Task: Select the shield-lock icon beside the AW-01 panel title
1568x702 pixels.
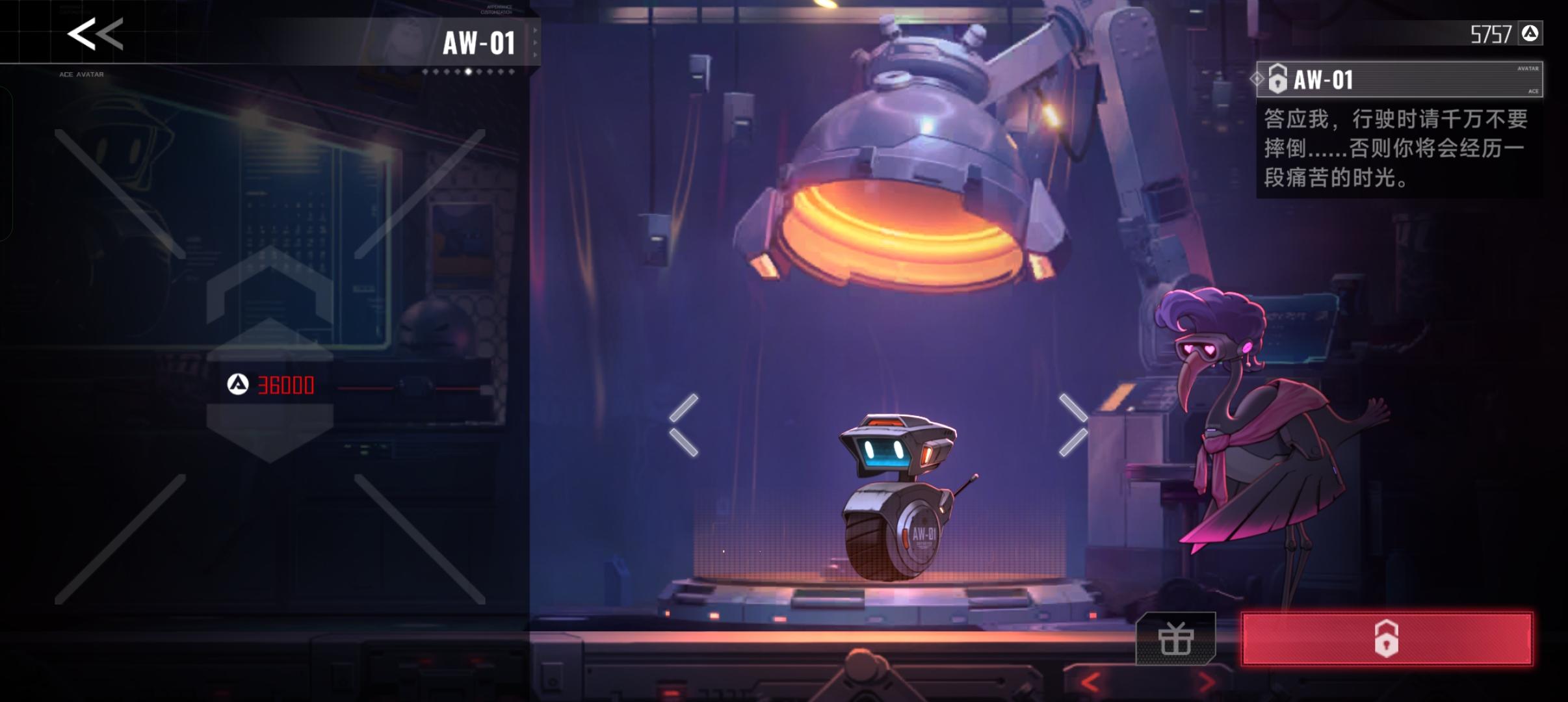Action: [x=1279, y=80]
